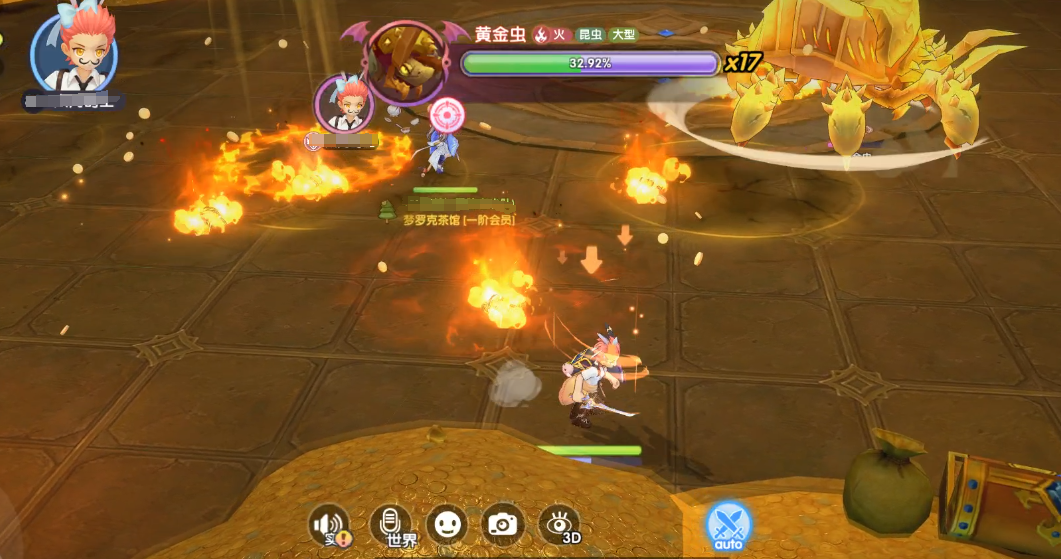Open the smiley emote menu
The image size is (1061, 559).
[446, 524]
